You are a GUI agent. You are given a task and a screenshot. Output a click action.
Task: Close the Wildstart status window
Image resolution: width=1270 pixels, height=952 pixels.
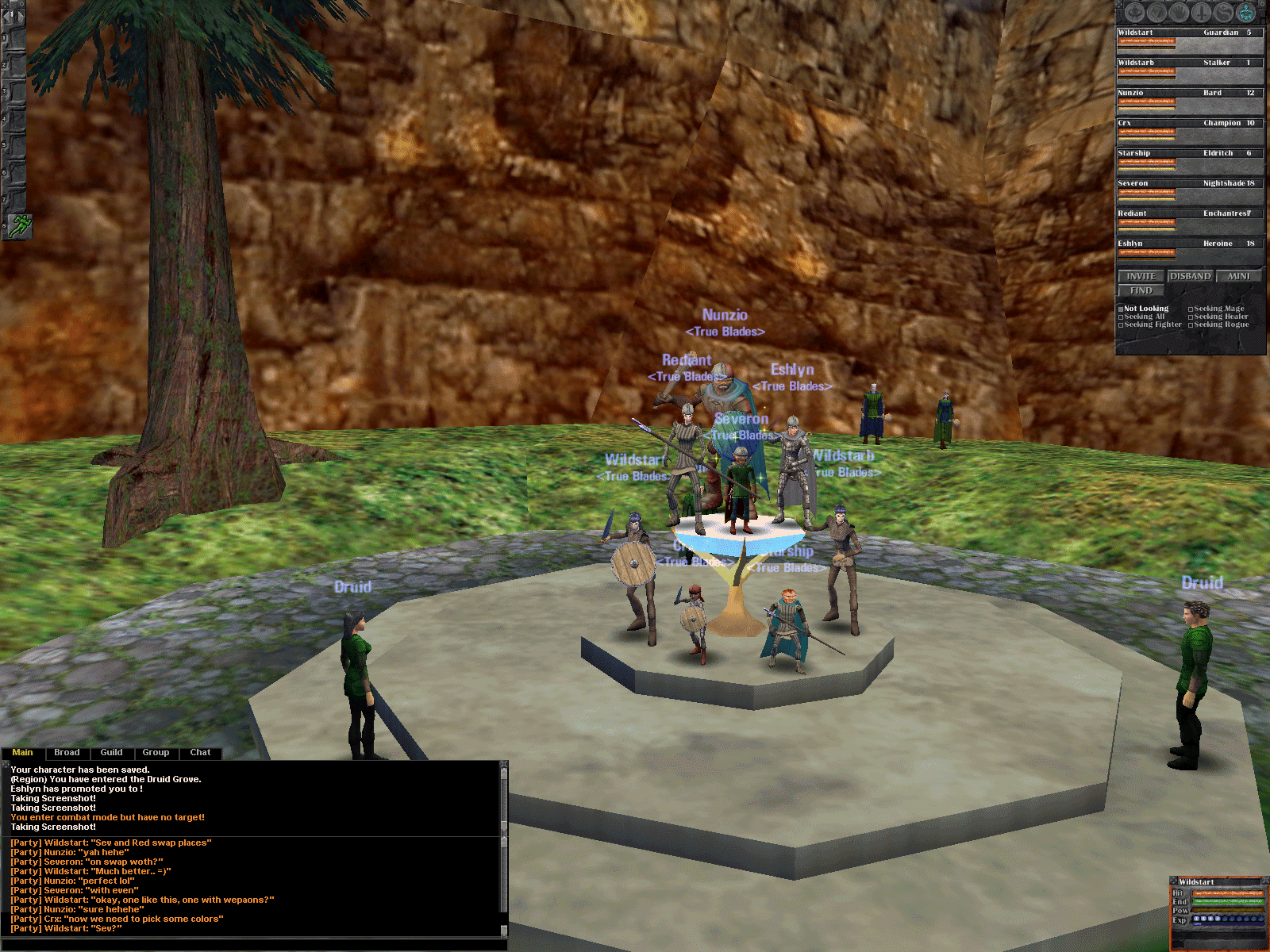[1265, 879]
